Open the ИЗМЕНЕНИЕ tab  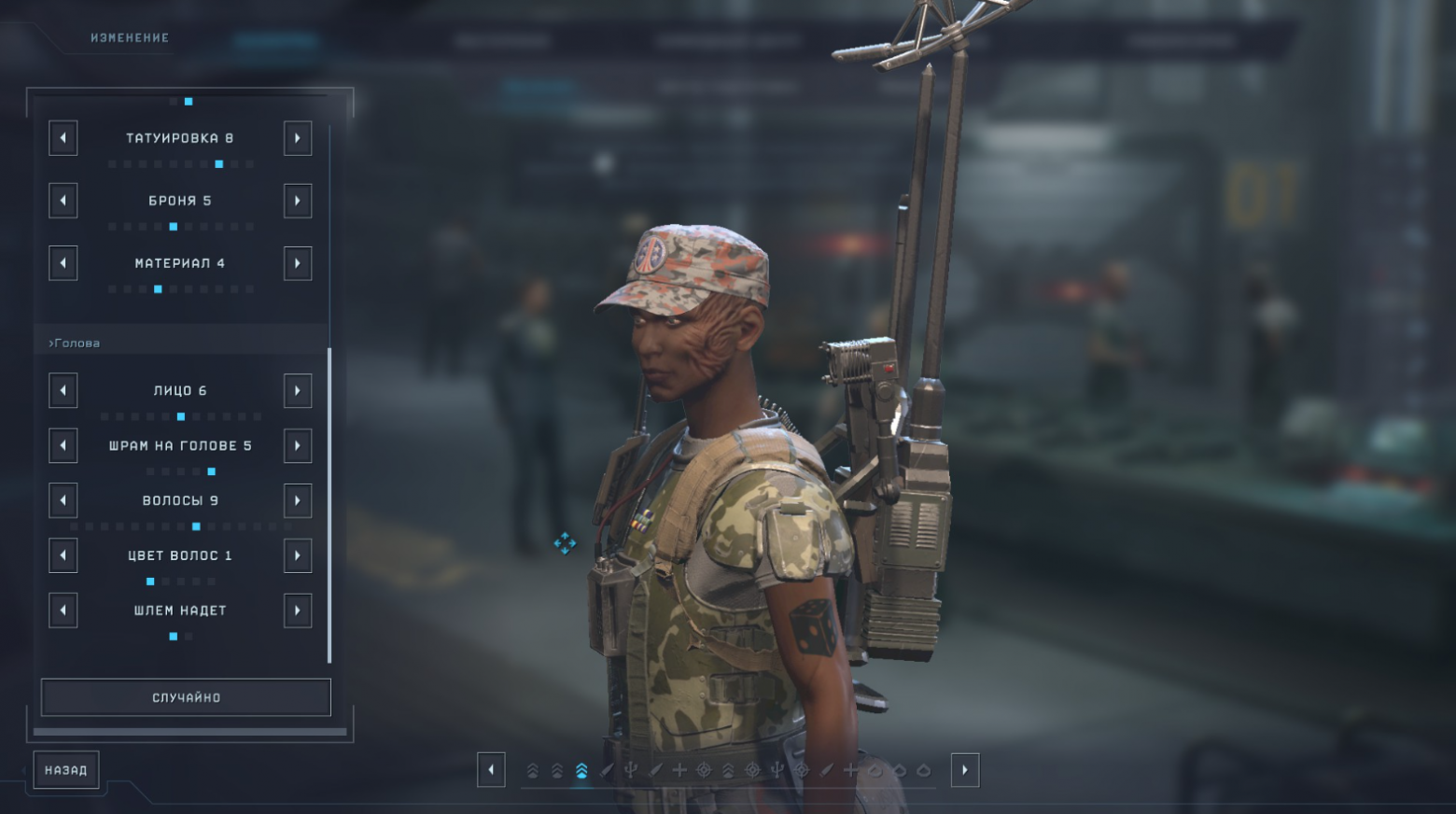tap(130, 38)
